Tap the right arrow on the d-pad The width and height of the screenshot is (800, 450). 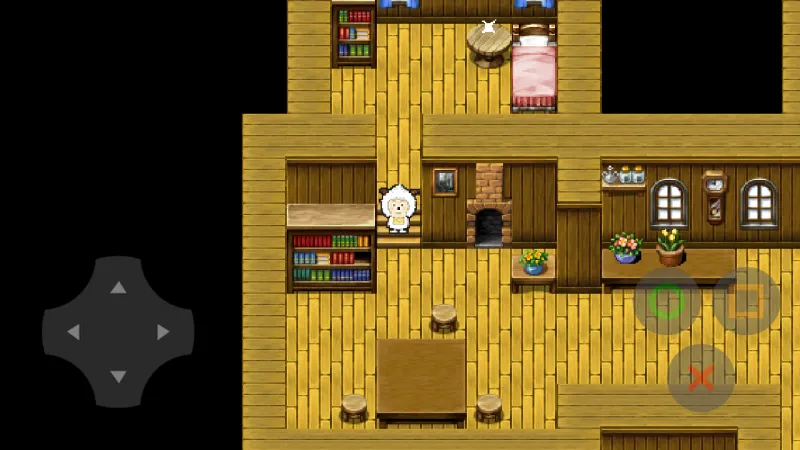tap(163, 332)
